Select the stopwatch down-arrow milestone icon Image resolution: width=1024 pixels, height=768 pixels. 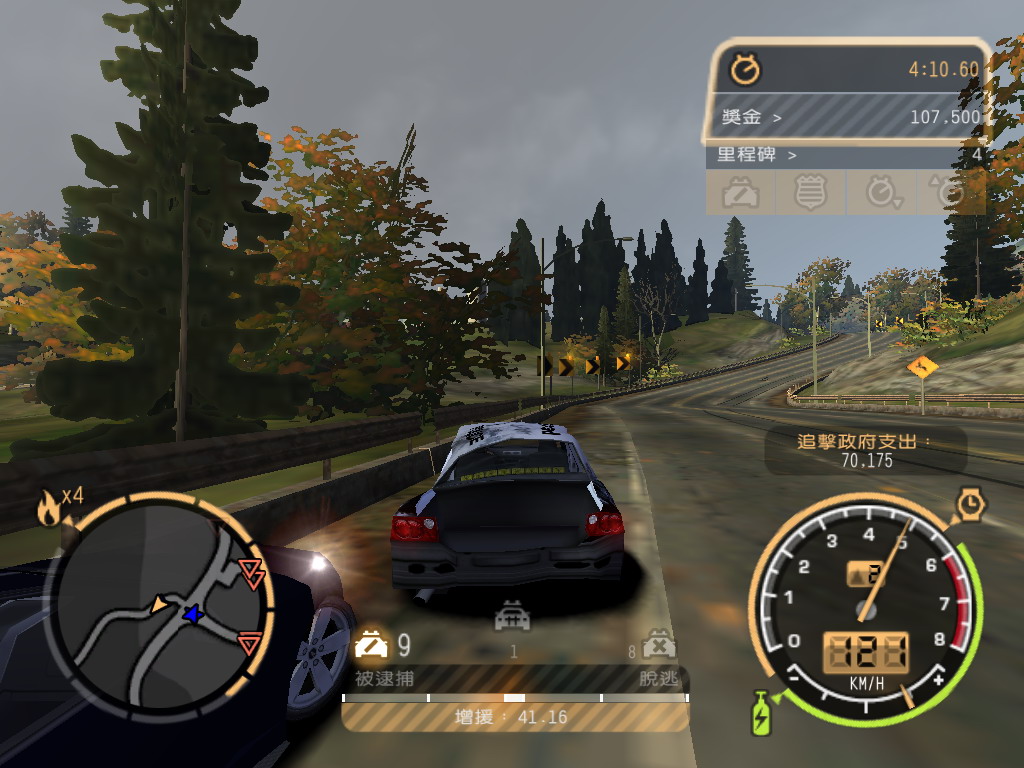click(881, 192)
